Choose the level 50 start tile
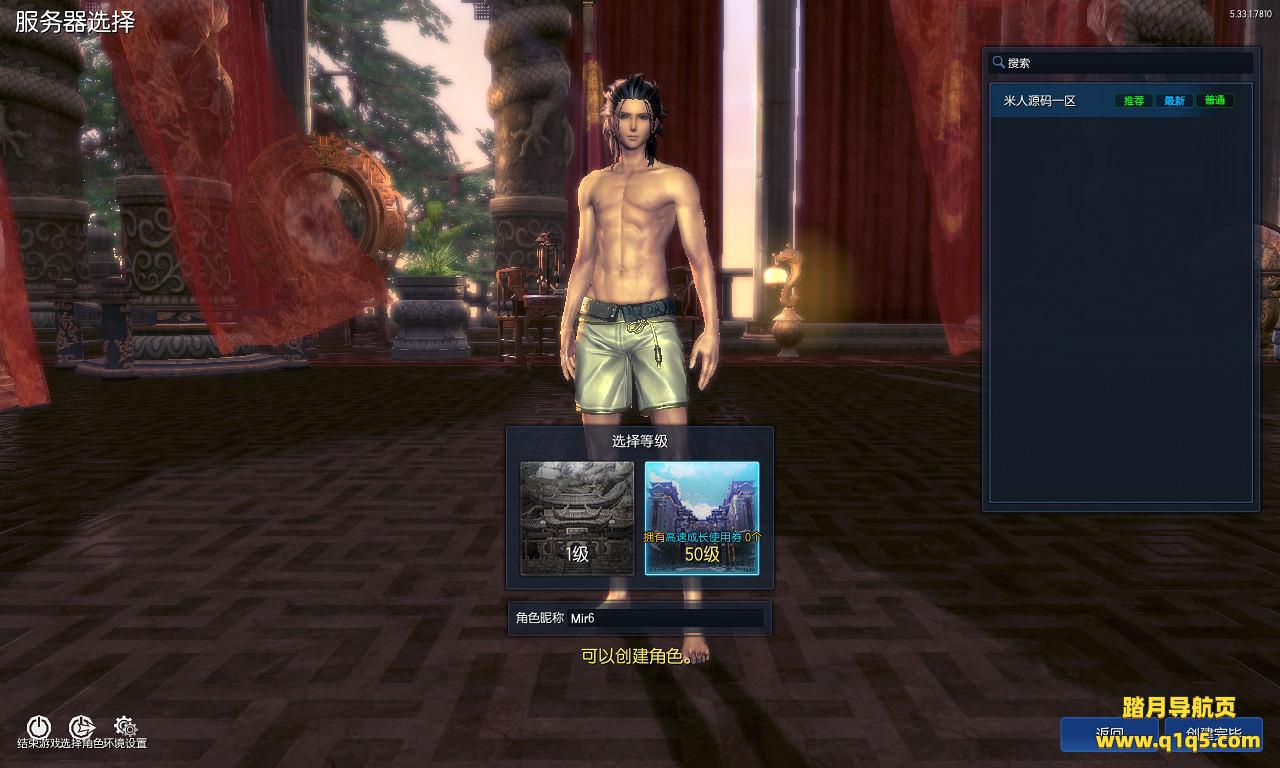Viewport: 1280px width, 768px height. point(702,518)
